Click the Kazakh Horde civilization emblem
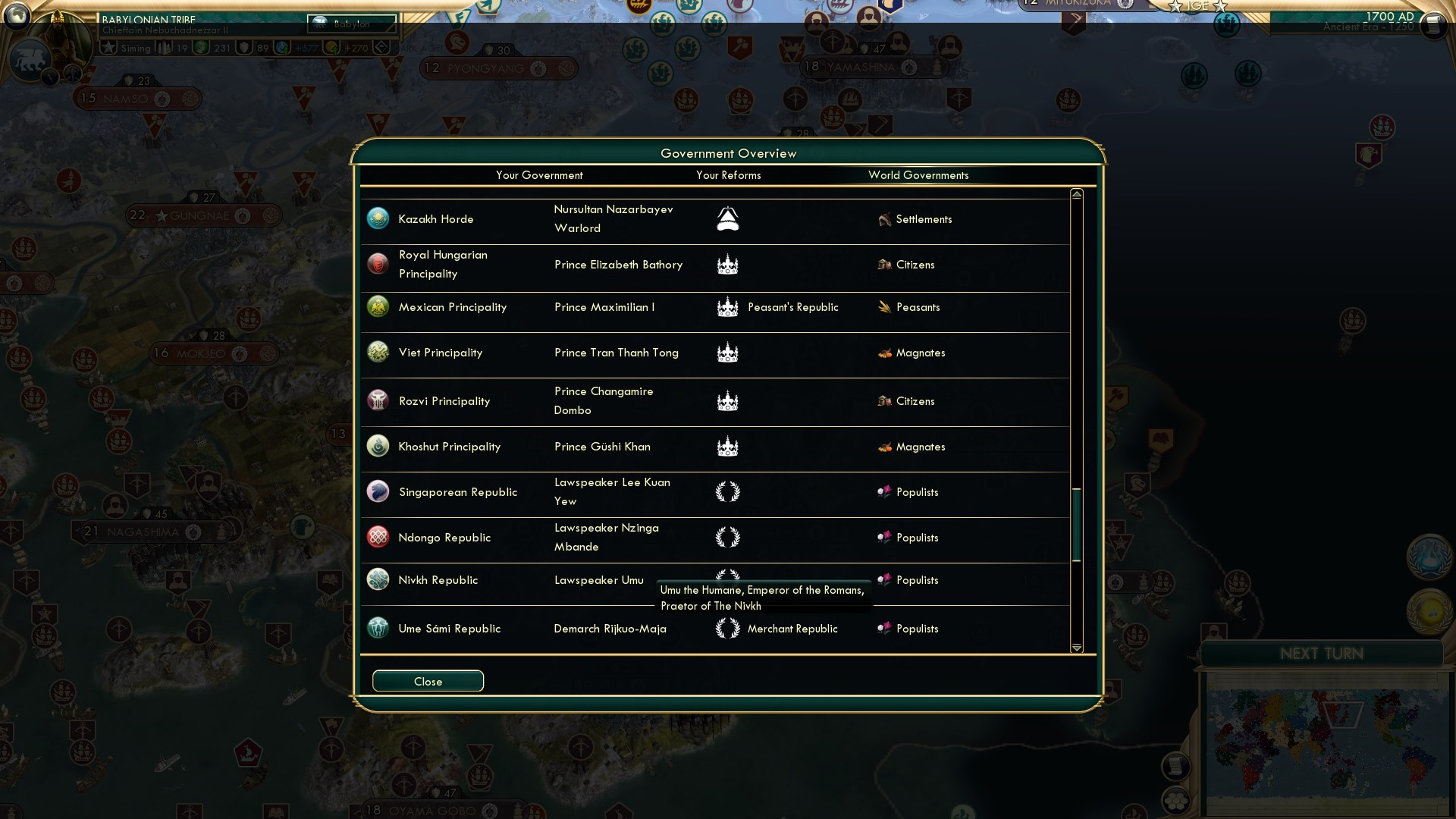Image resolution: width=1456 pixels, height=819 pixels. [378, 218]
